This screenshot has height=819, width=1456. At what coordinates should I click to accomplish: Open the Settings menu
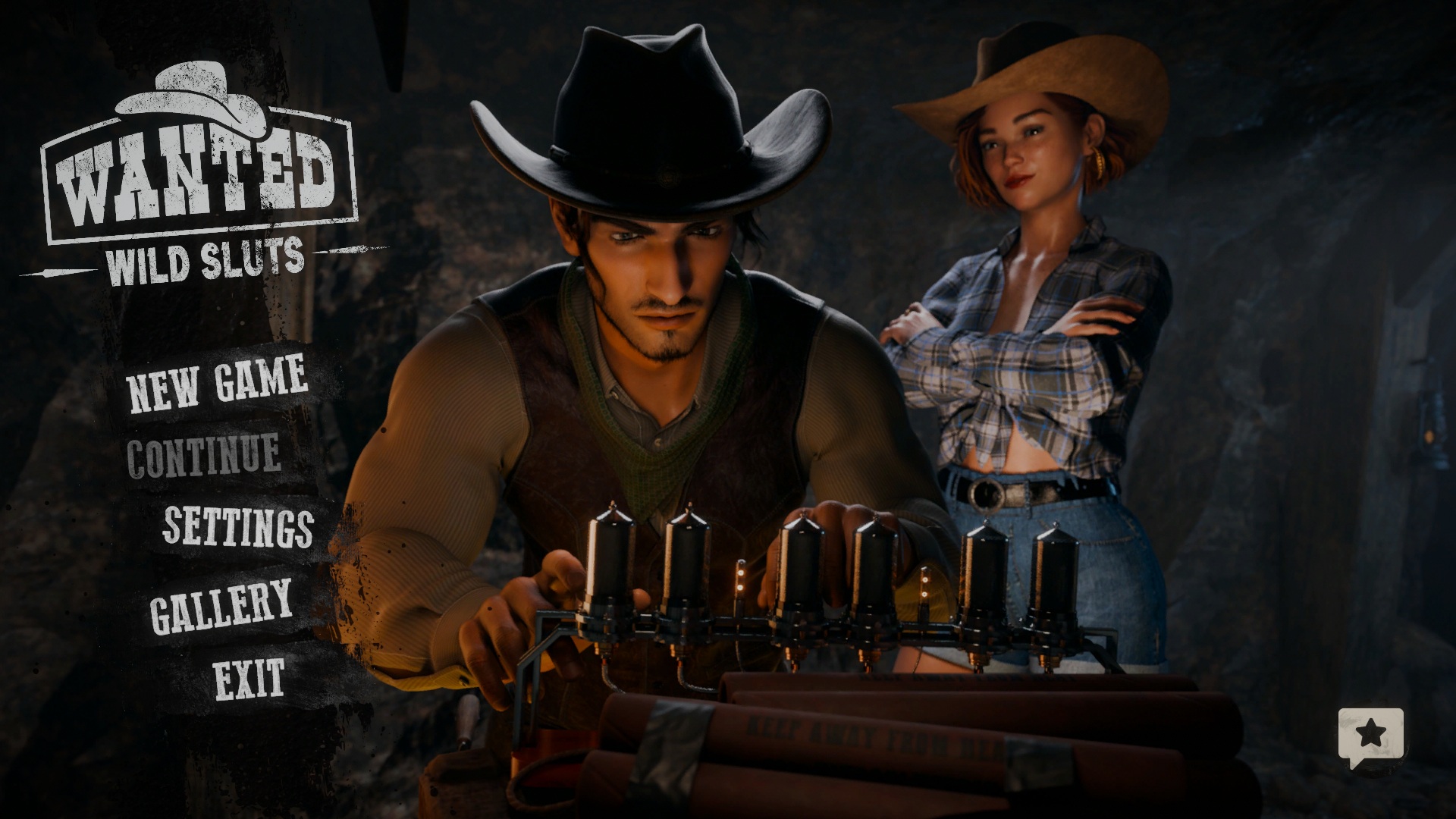pyautogui.click(x=238, y=526)
